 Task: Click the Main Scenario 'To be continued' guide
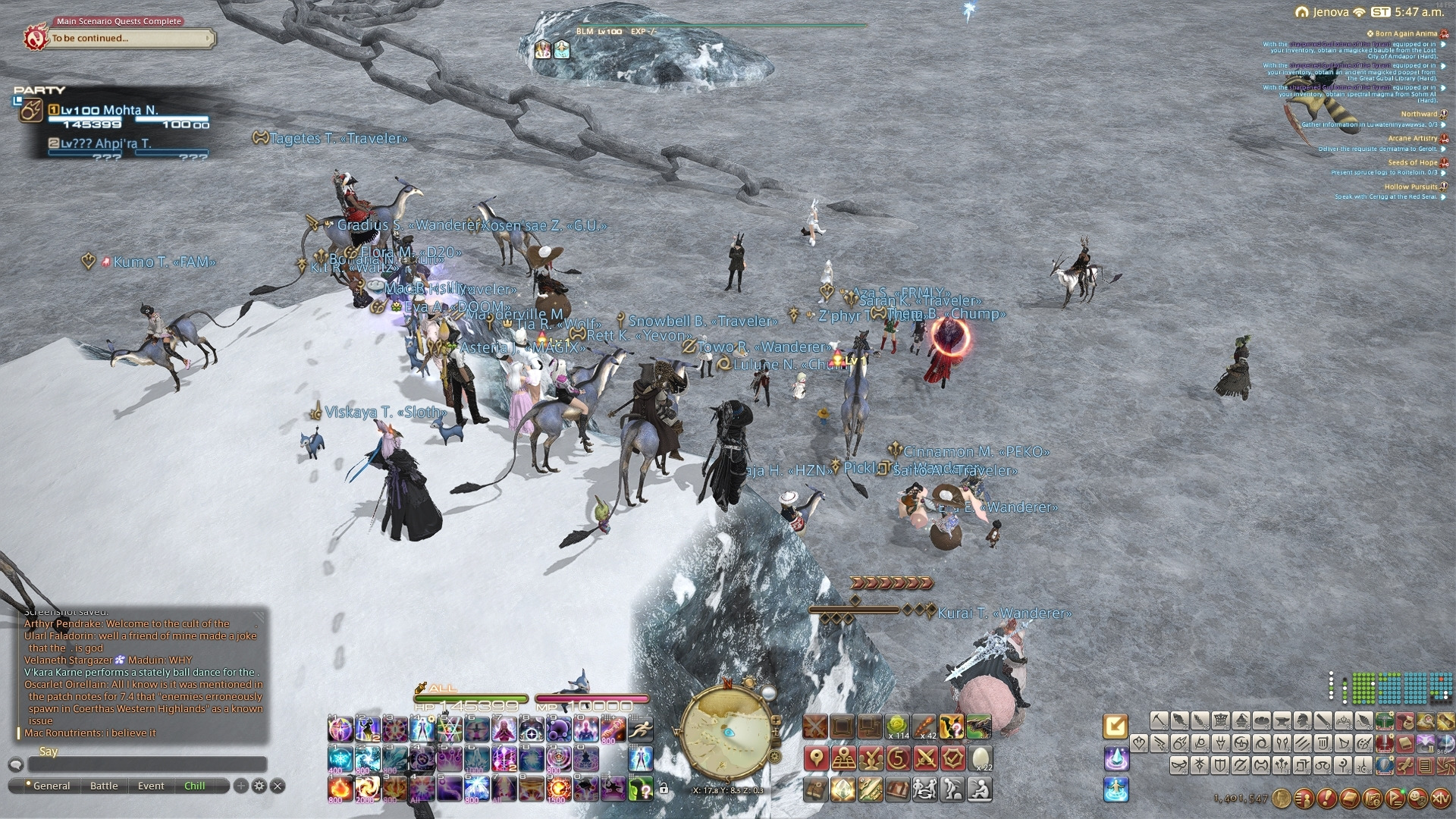pos(129,38)
